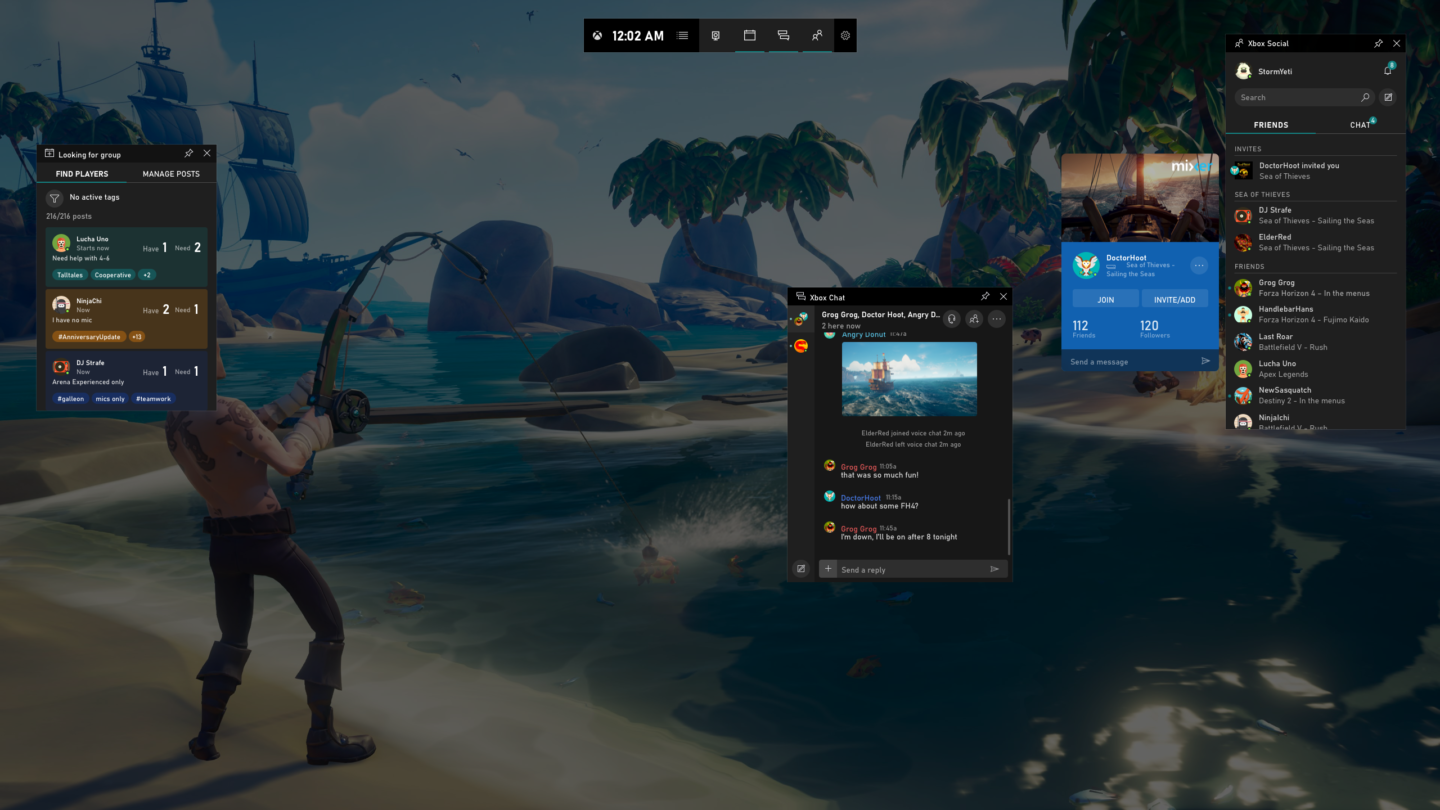
Task: Open the DoctorHoot profile options menu
Action: tap(1199, 265)
